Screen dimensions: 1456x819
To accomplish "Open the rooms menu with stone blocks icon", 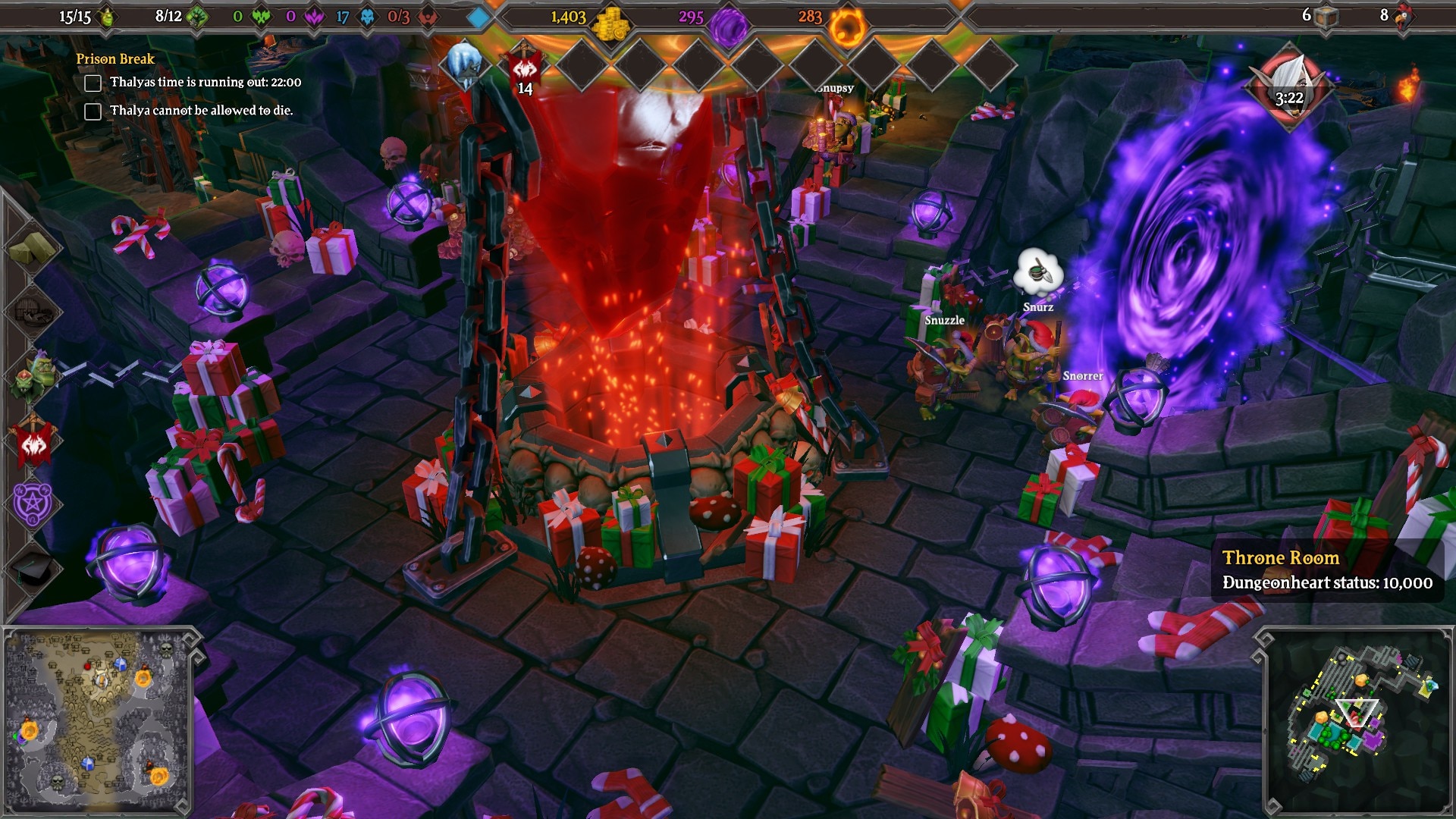I will [33, 246].
